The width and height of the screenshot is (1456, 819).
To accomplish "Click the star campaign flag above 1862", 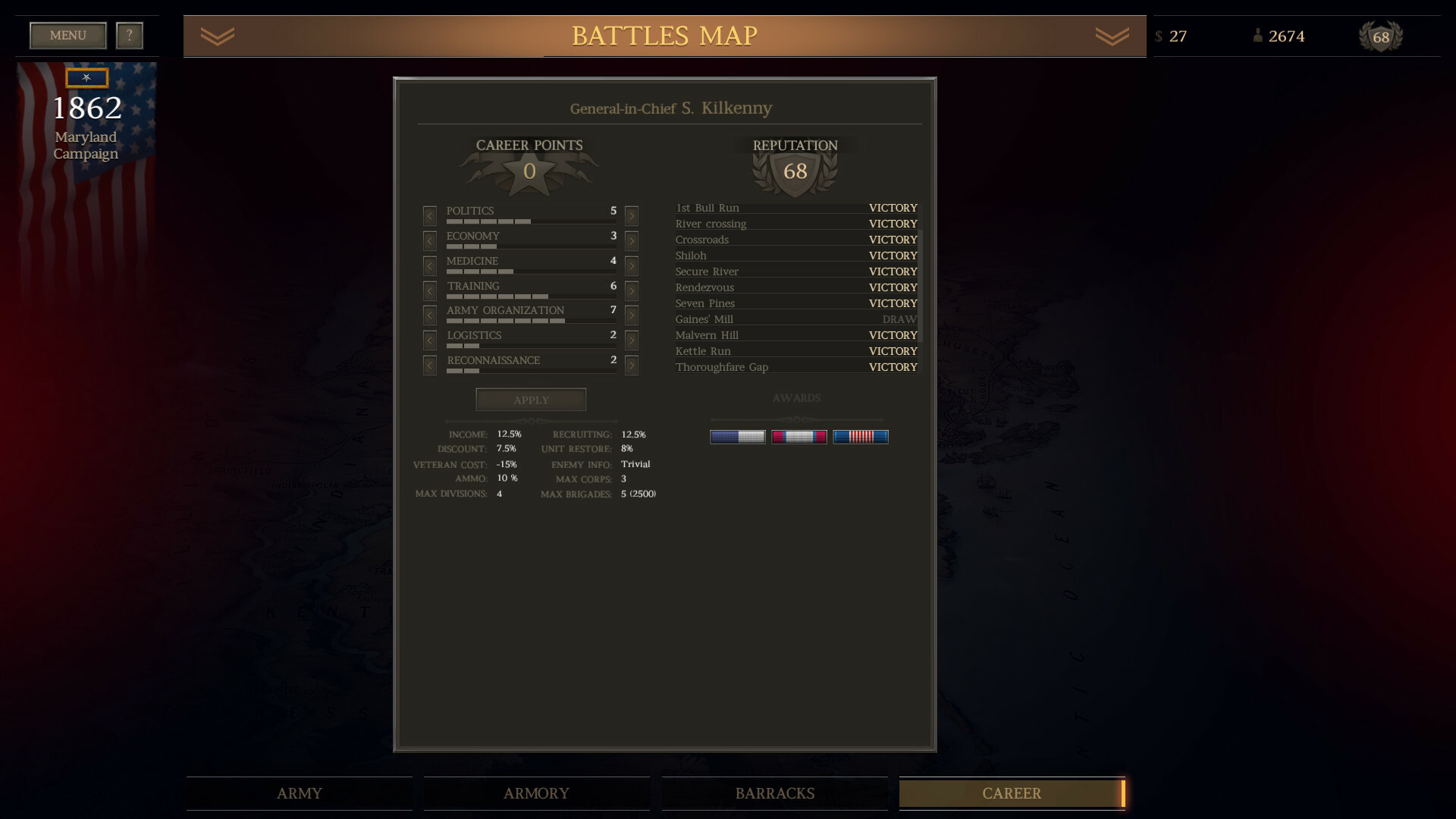I will (86, 77).
